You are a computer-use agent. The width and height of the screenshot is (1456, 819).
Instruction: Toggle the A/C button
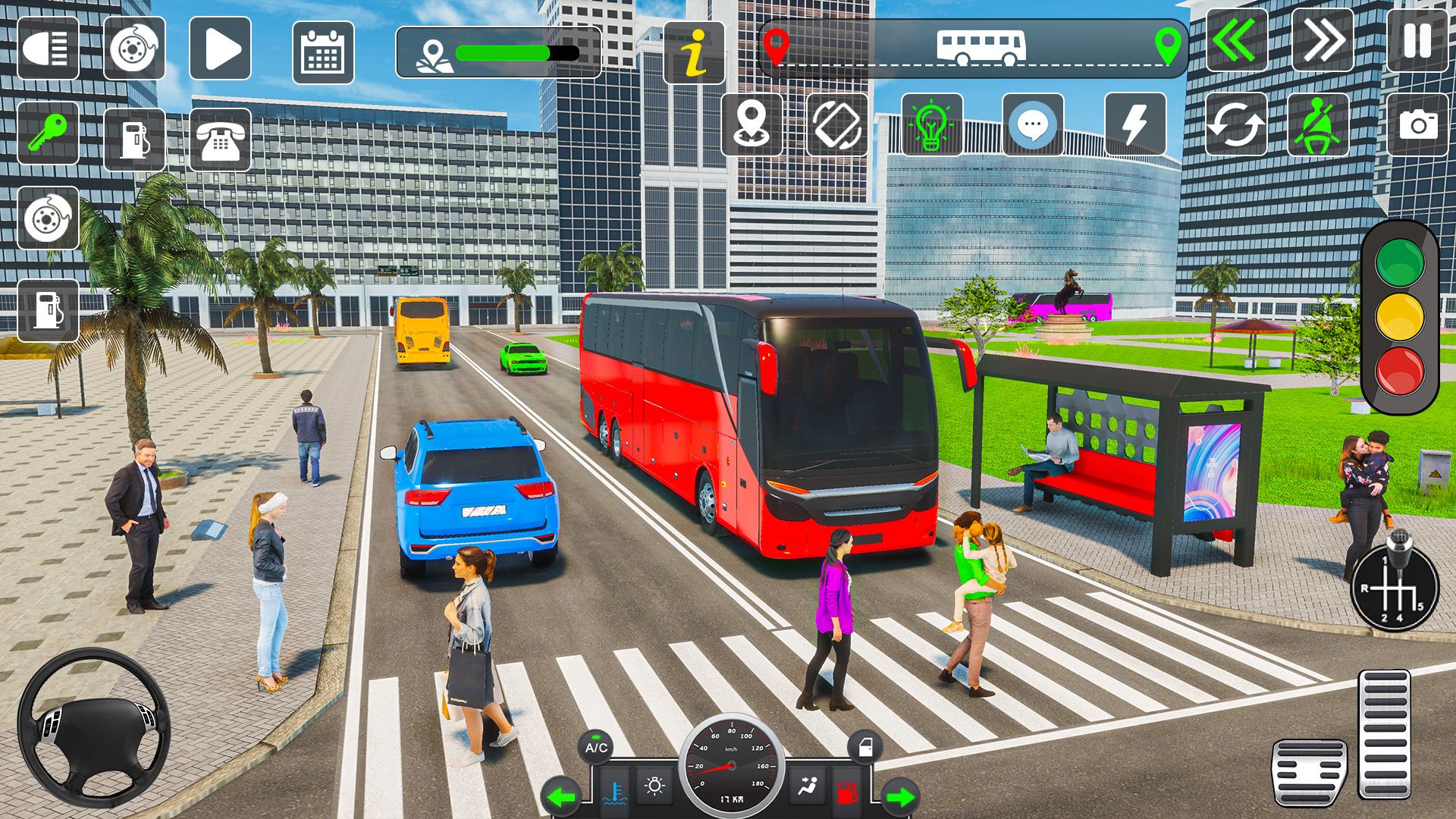(596, 748)
